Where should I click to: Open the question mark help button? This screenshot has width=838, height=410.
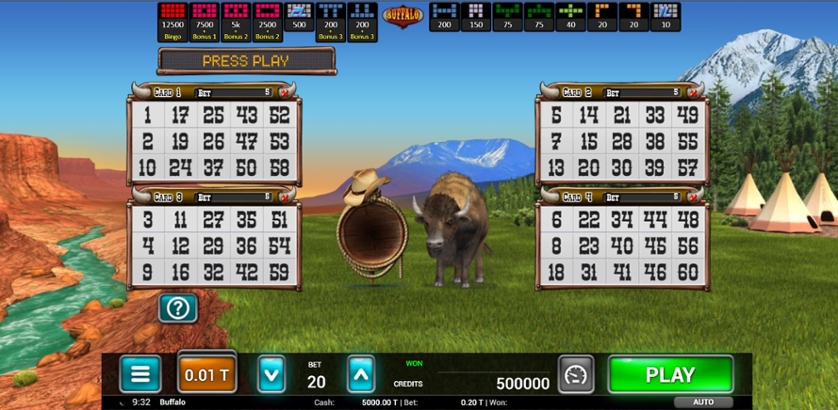tap(178, 308)
